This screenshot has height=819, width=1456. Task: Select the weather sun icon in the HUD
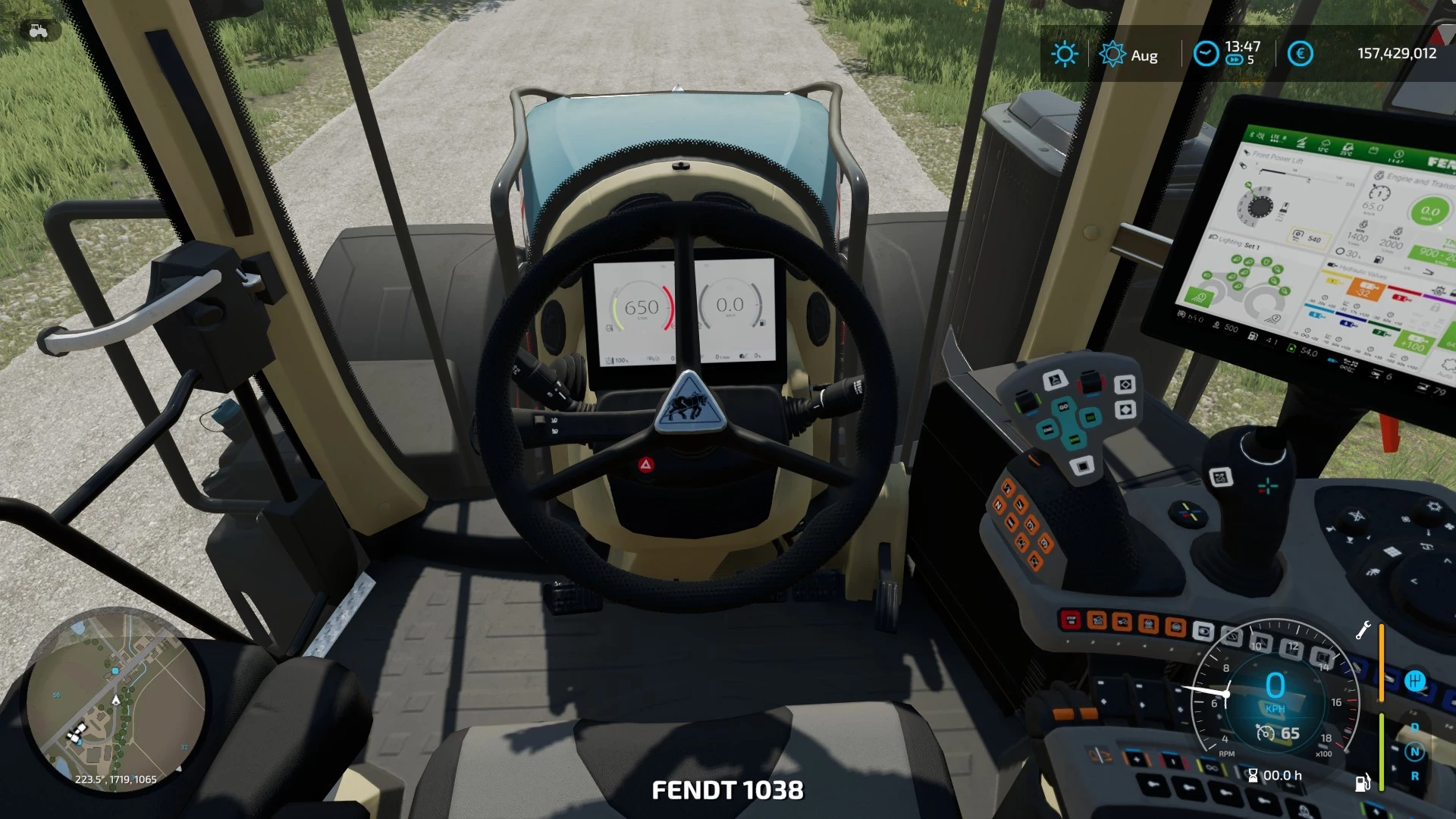click(x=1065, y=53)
